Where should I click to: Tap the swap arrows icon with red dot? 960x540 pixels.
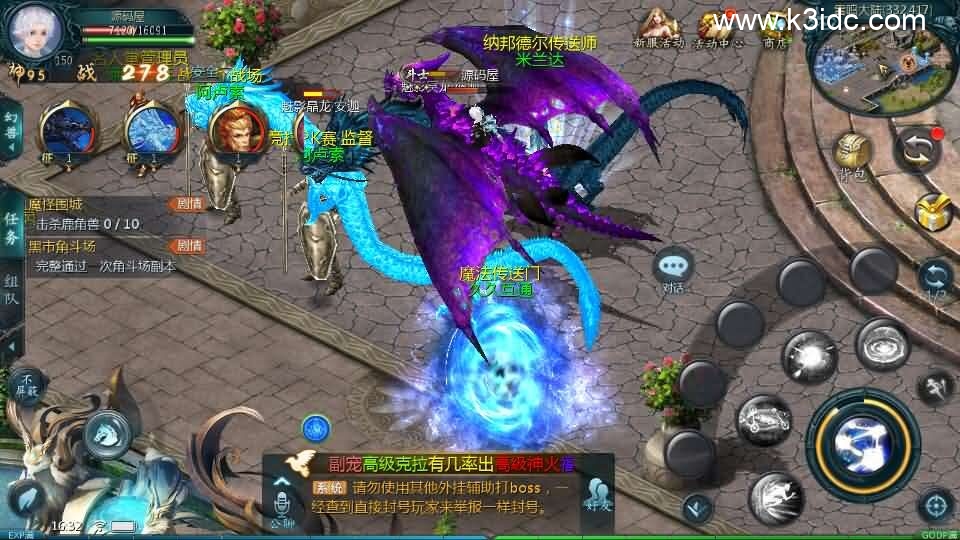coord(918,148)
